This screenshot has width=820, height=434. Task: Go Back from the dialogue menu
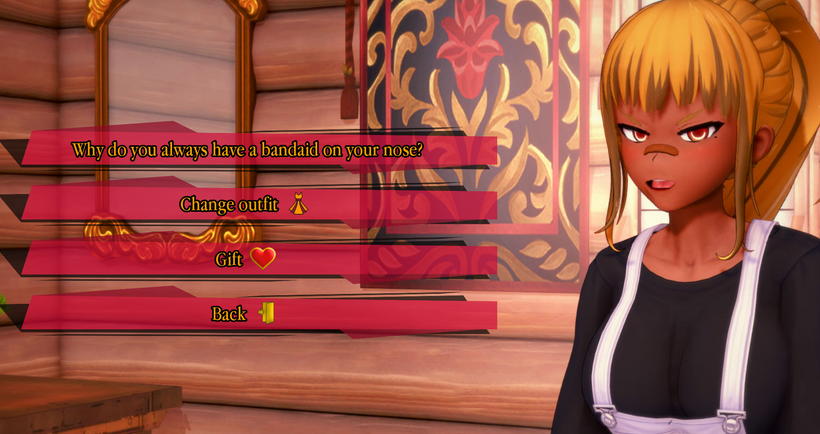click(x=242, y=314)
